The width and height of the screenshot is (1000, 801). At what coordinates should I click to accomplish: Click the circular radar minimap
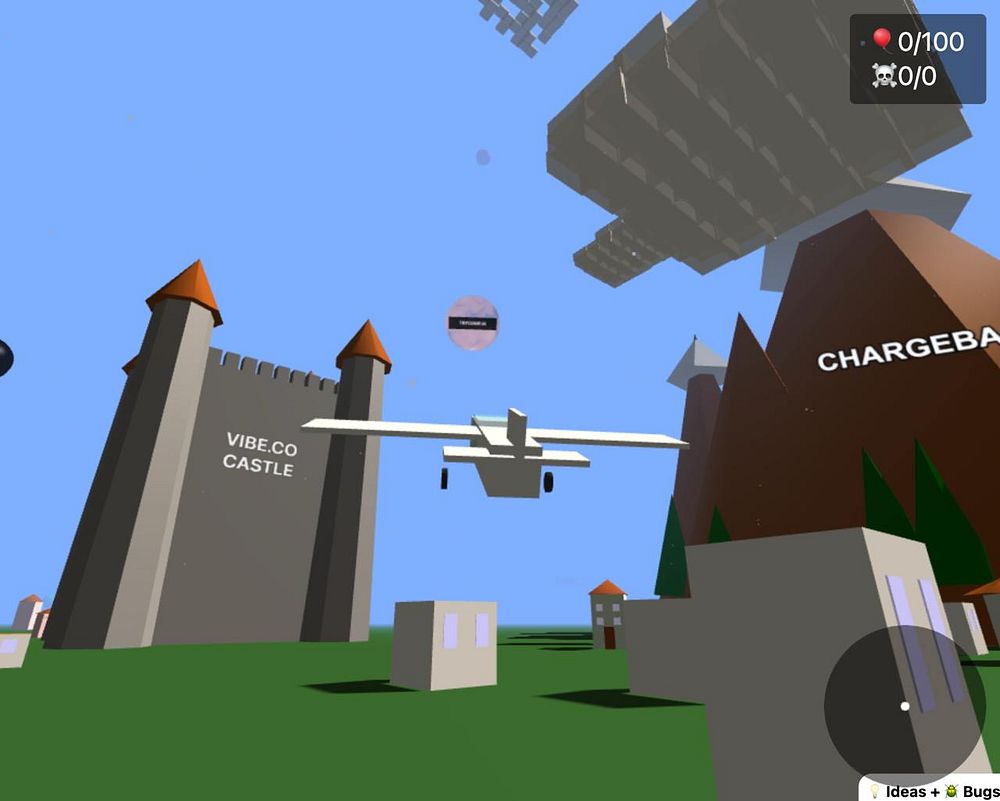(x=905, y=705)
